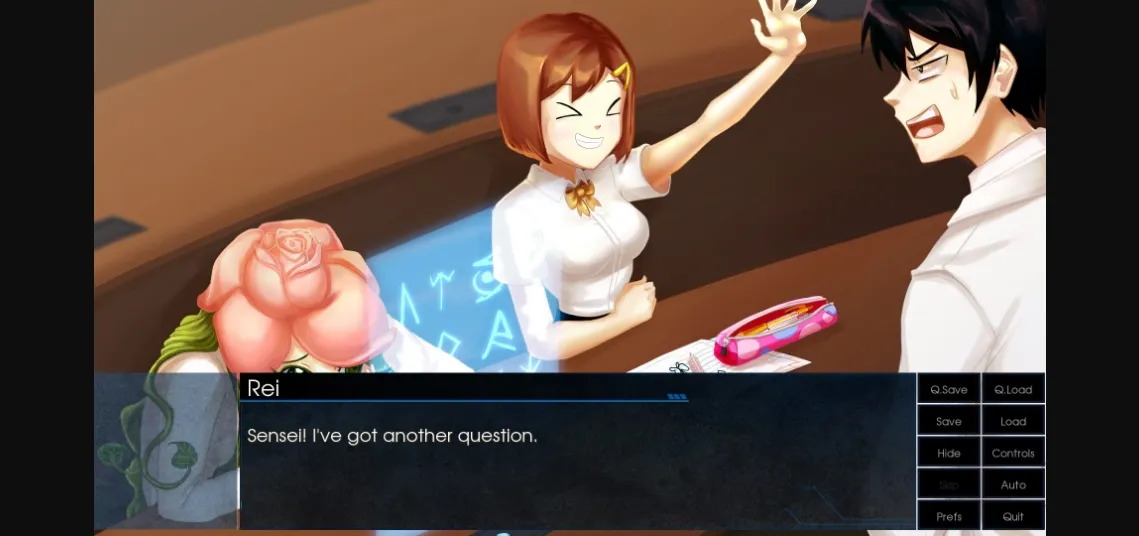Quit the game
Screen dimensions: 1139x536
pos(1013,516)
